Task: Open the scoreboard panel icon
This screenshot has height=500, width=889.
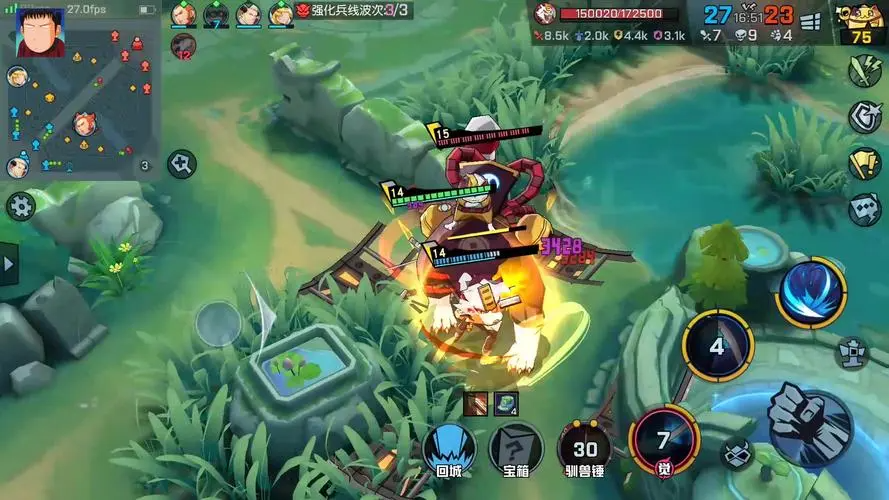Action: point(810,20)
